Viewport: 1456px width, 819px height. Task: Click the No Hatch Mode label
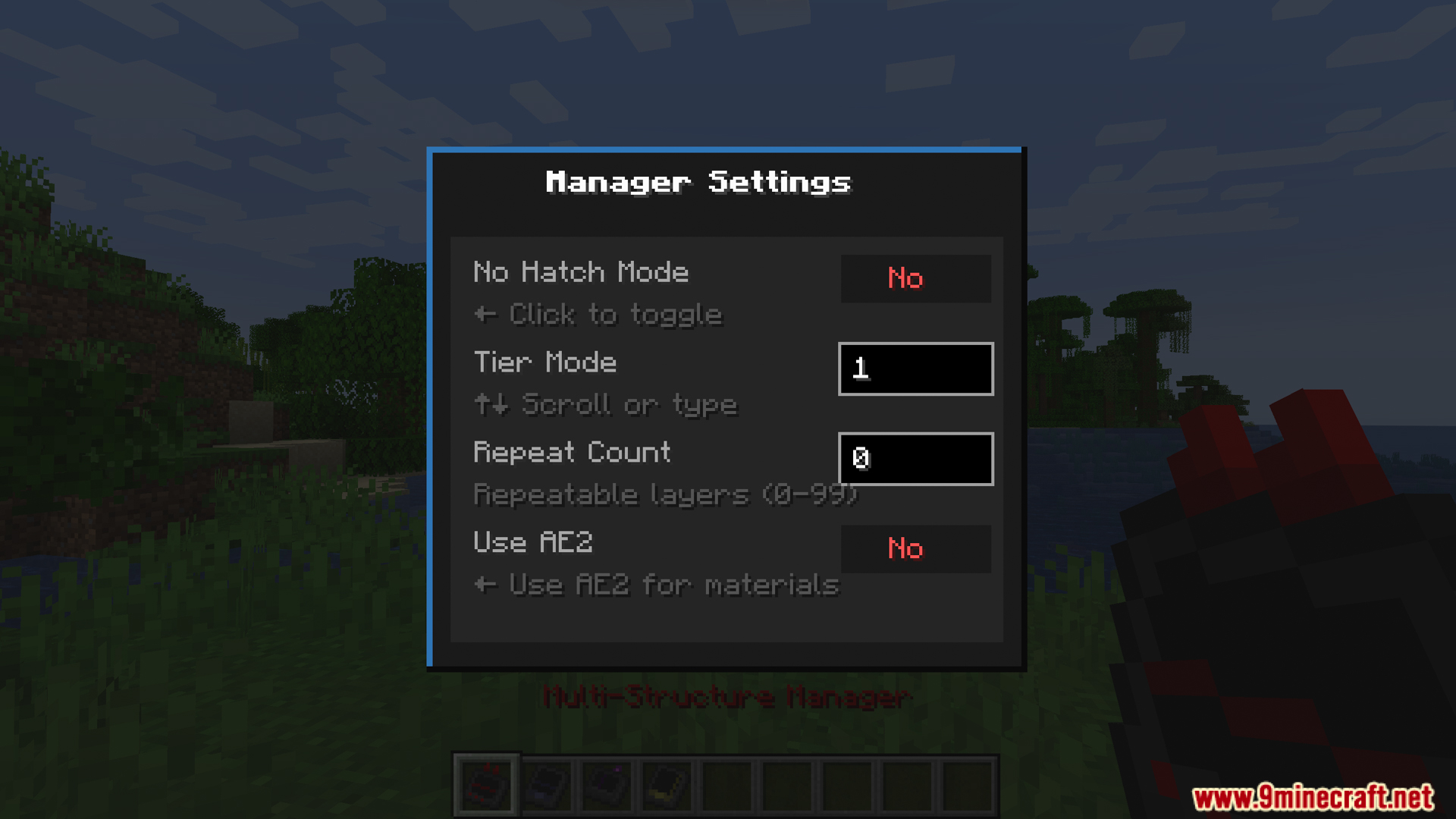pos(581,272)
